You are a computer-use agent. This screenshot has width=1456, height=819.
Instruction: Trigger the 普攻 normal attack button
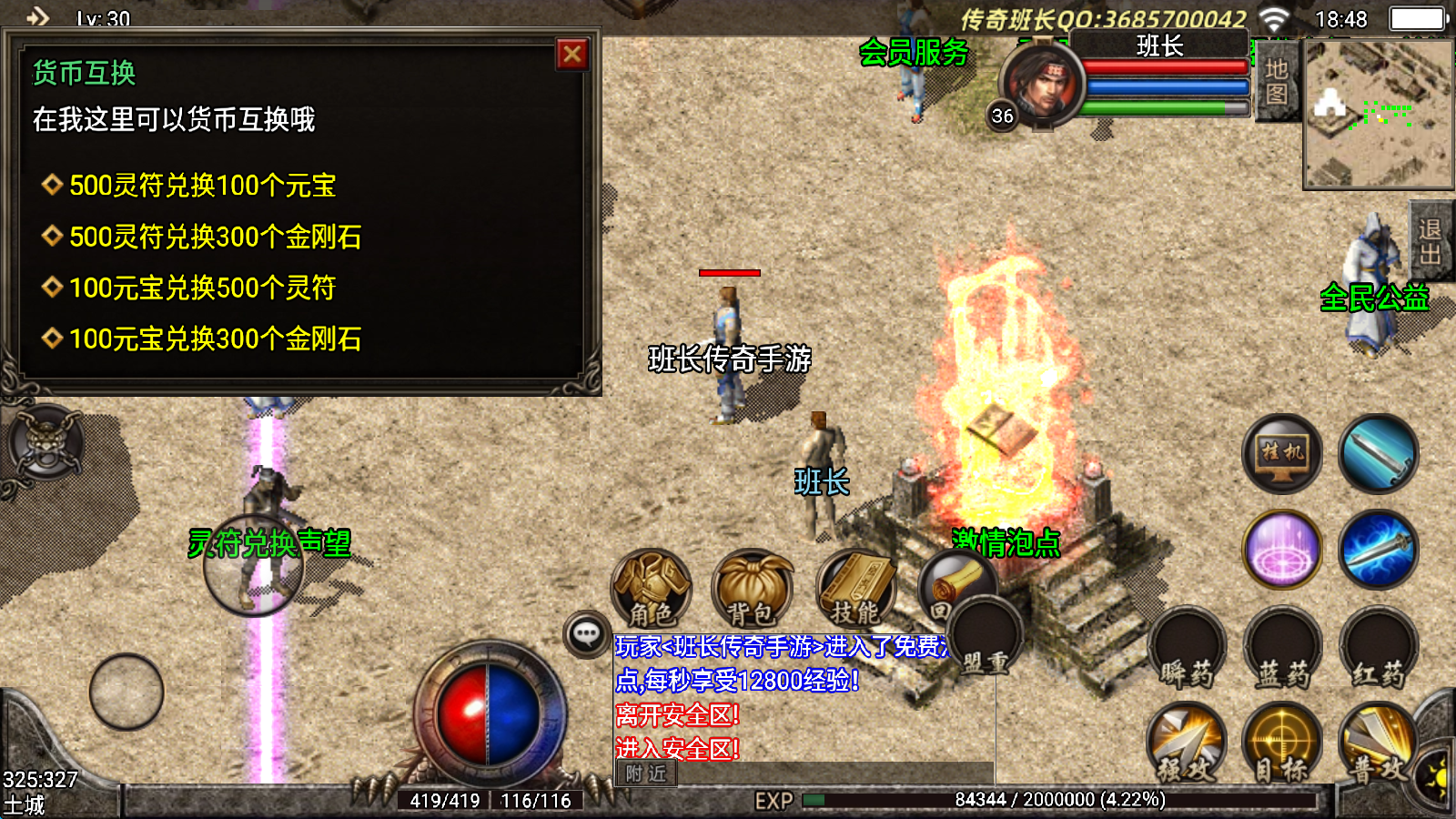click(1377, 743)
